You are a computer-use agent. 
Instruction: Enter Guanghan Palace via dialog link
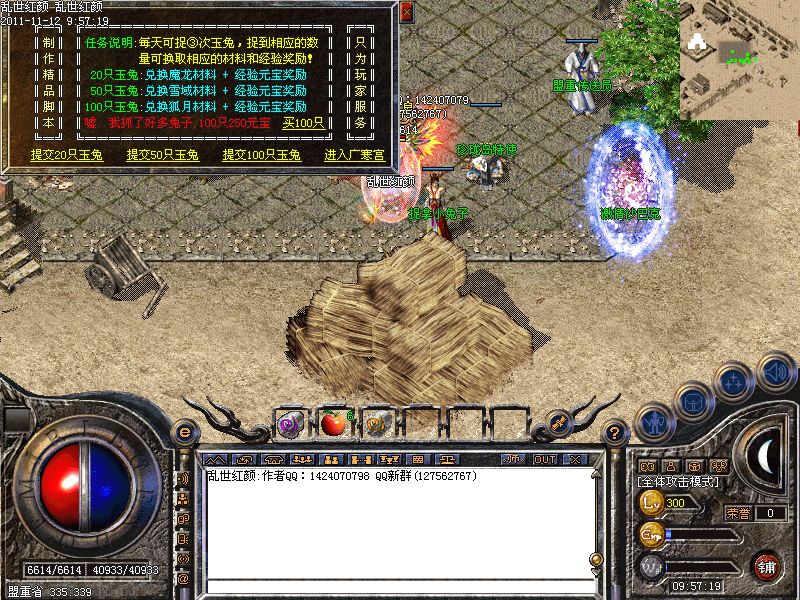pos(356,155)
